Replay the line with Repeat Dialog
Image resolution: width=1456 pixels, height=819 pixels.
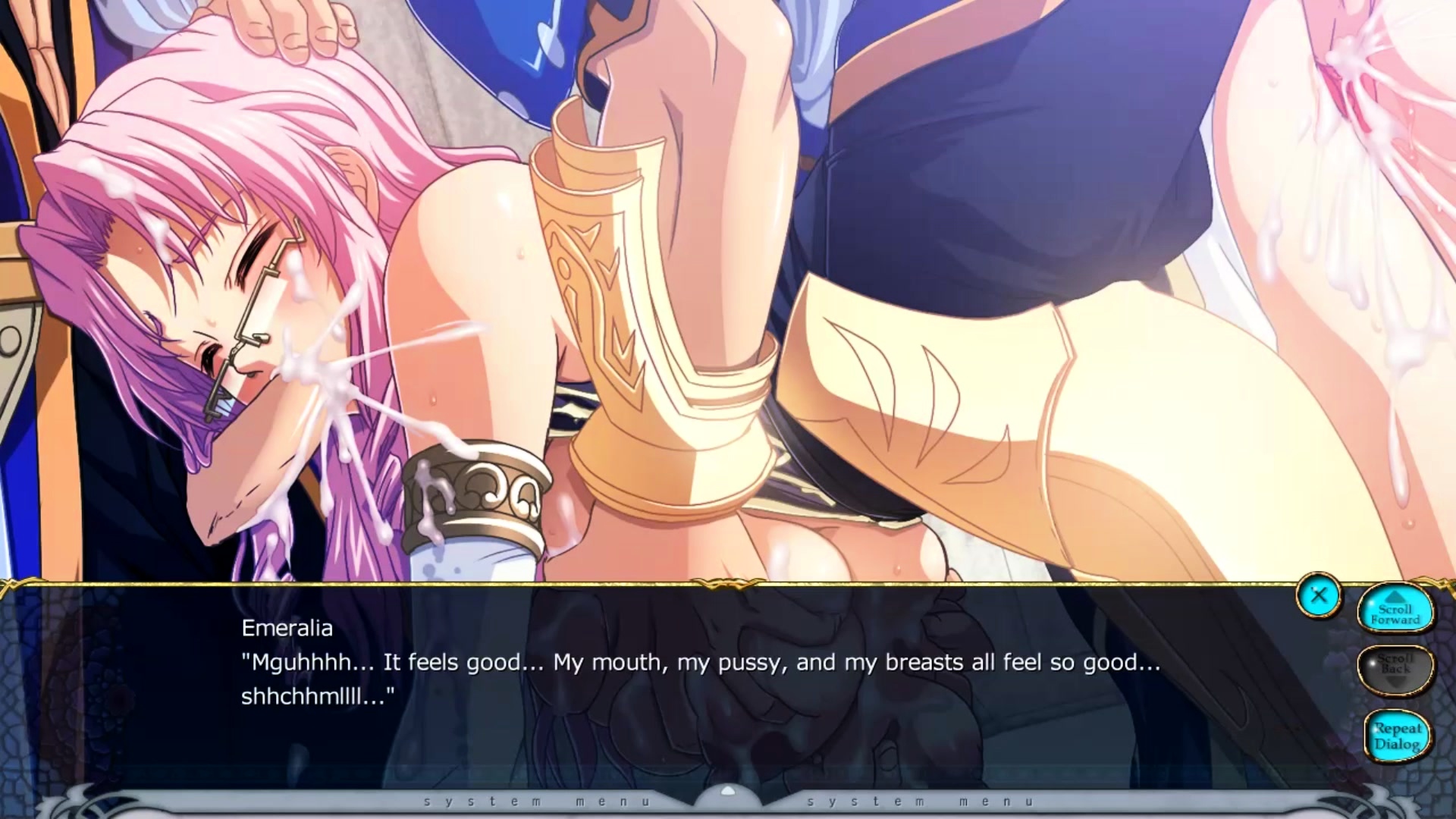[x=1397, y=736]
